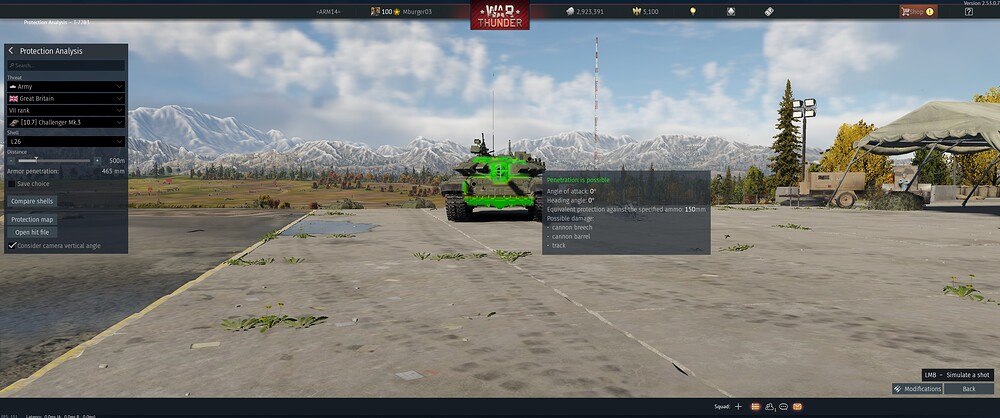1000x418 pixels.
Task: Open the mail envelope icon
Action: 797,407
